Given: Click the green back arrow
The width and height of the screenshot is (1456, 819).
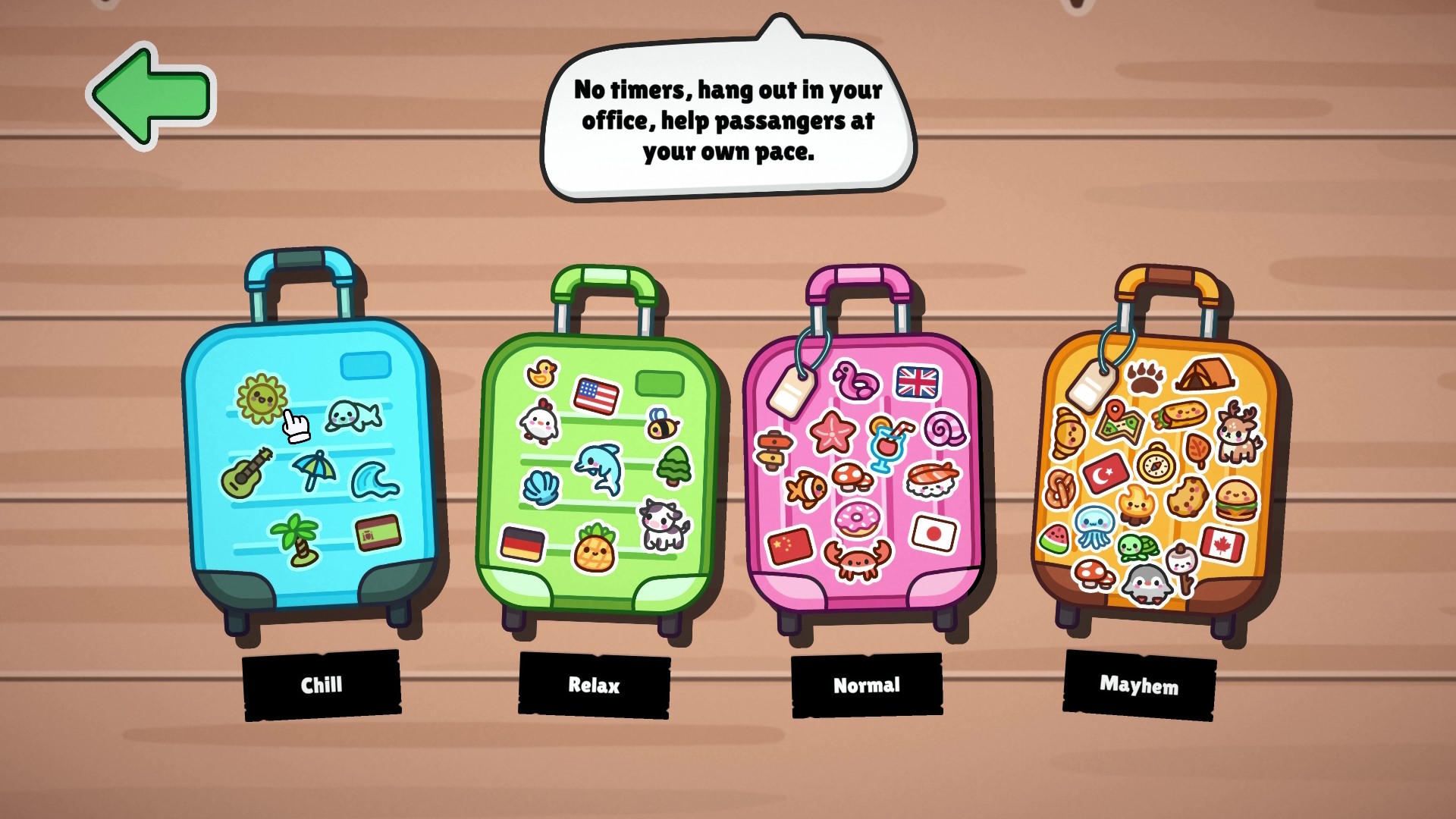Looking at the screenshot, I should (151, 91).
